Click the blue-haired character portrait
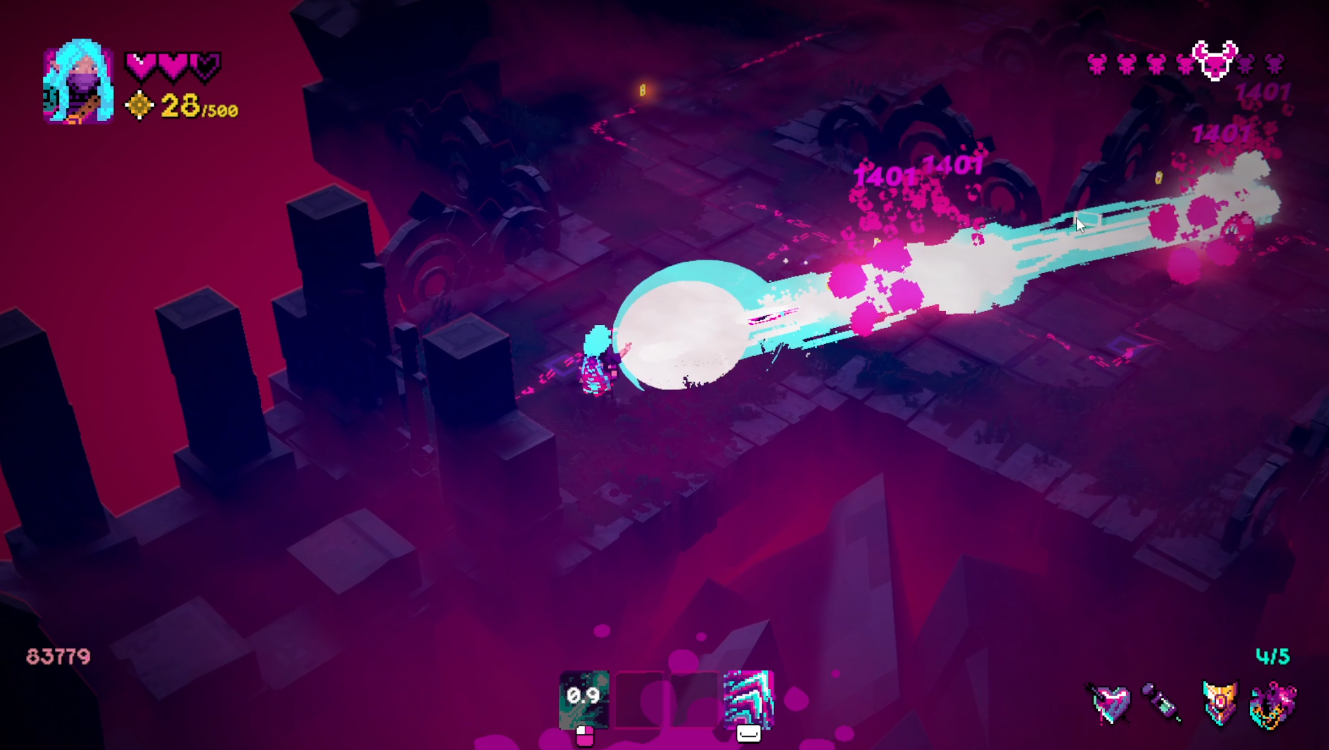 pos(78,82)
